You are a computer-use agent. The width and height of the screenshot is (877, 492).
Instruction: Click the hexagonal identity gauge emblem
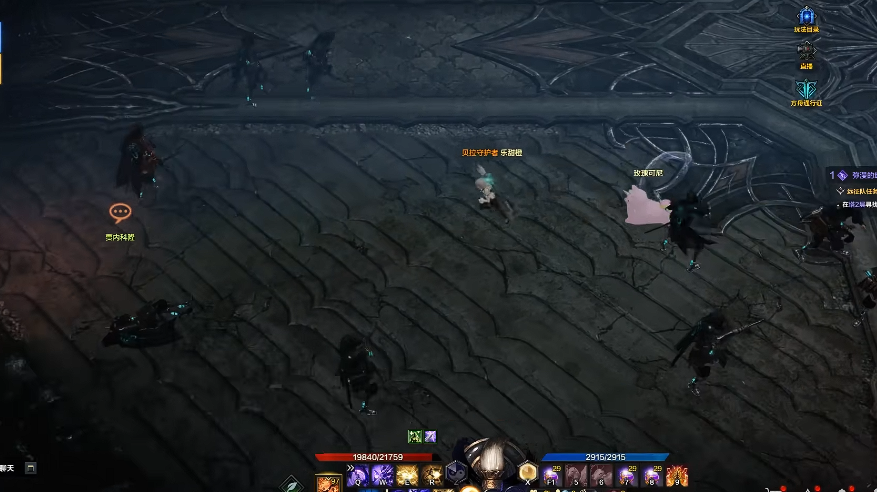click(x=456, y=473)
